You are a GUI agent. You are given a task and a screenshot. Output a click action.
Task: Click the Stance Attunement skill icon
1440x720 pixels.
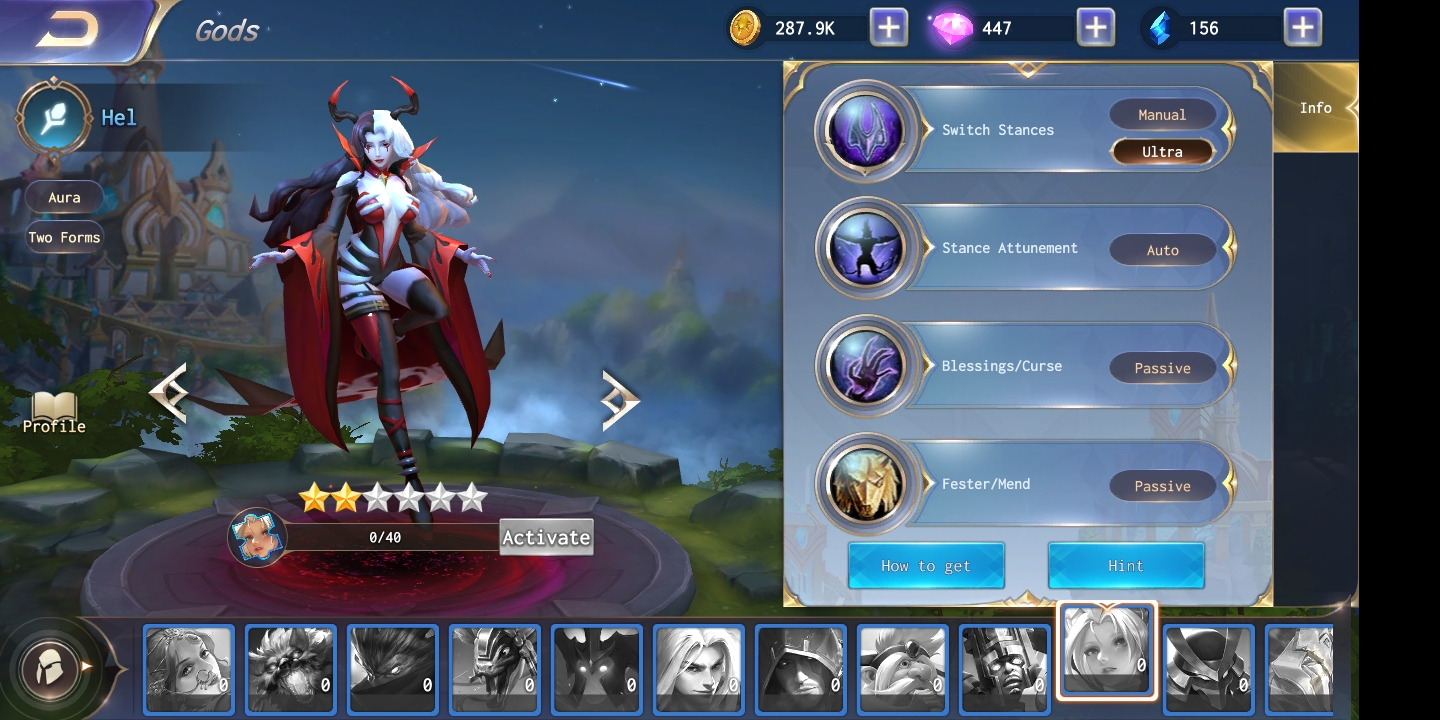click(x=865, y=248)
